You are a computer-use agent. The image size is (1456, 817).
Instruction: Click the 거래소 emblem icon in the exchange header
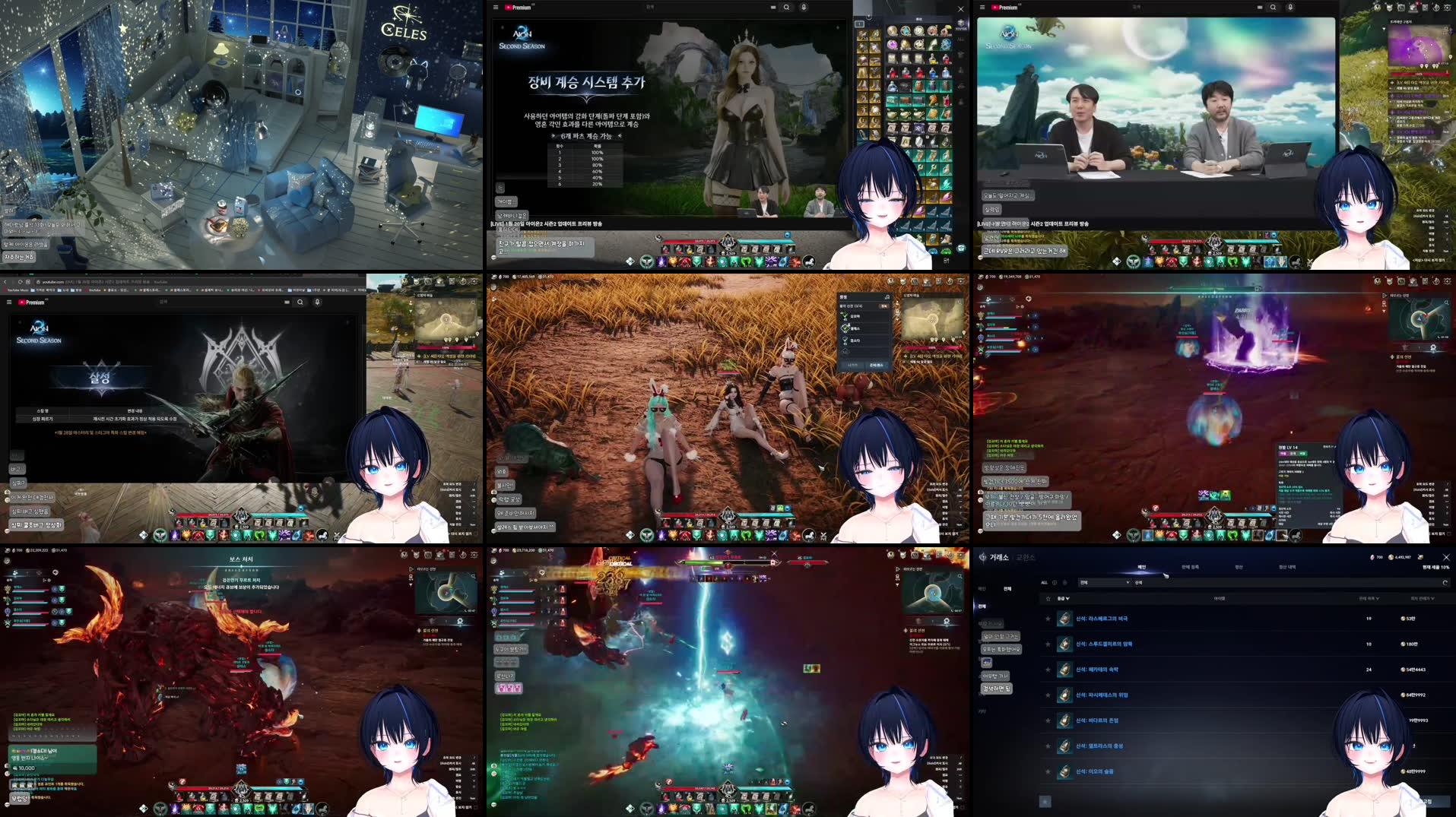981,558
